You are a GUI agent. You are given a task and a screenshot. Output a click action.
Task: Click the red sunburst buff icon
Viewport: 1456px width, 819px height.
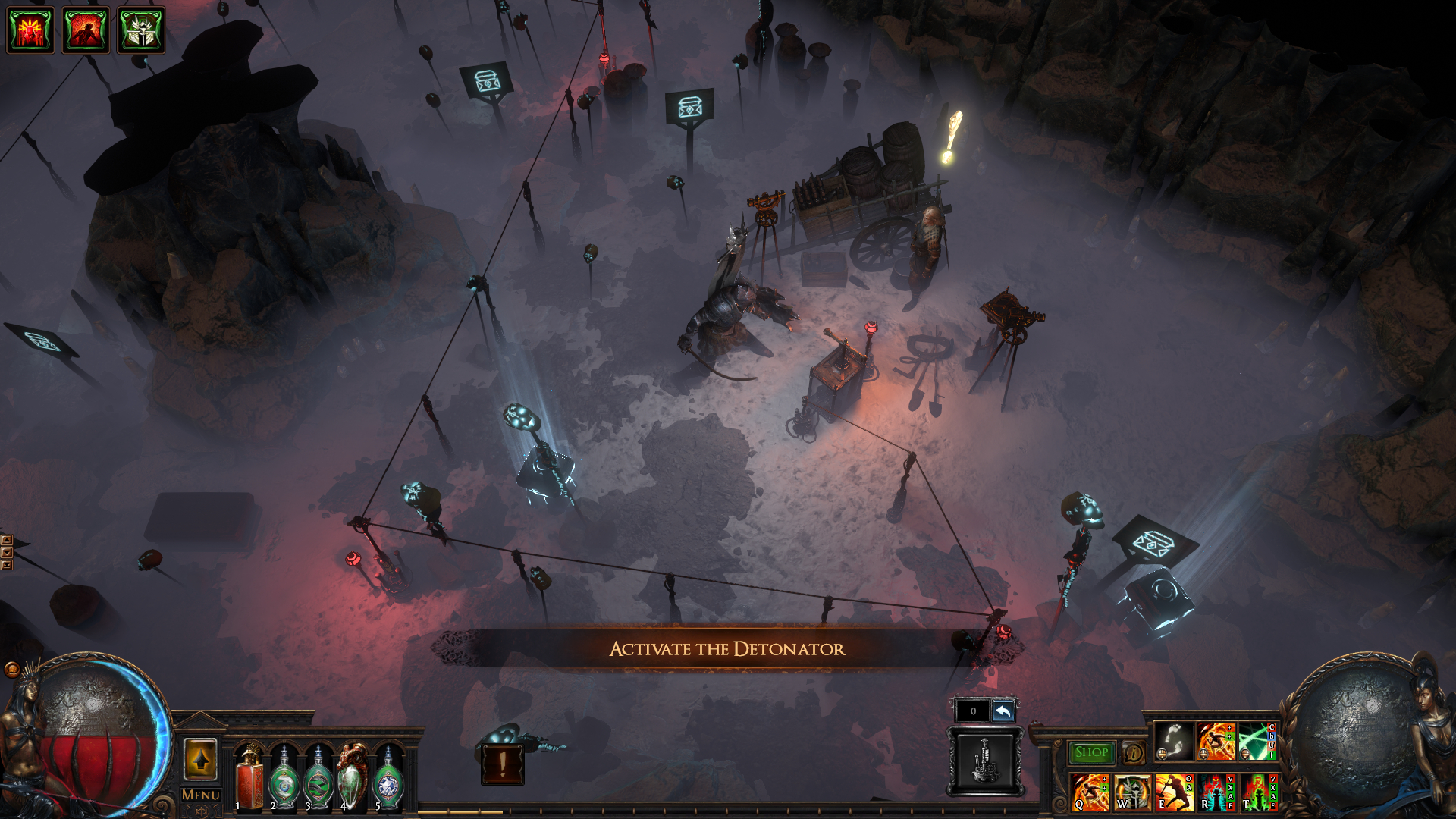pyautogui.click(x=30, y=30)
